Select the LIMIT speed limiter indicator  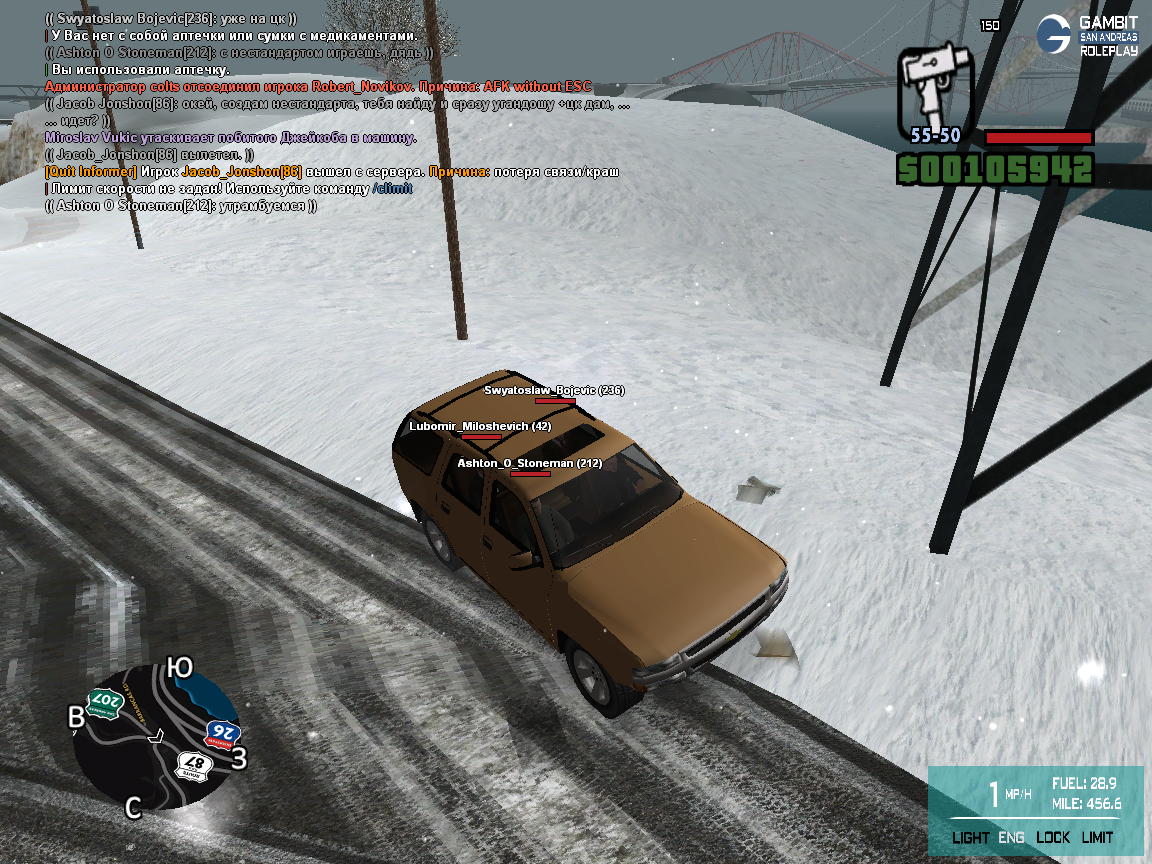tap(1097, 838)
